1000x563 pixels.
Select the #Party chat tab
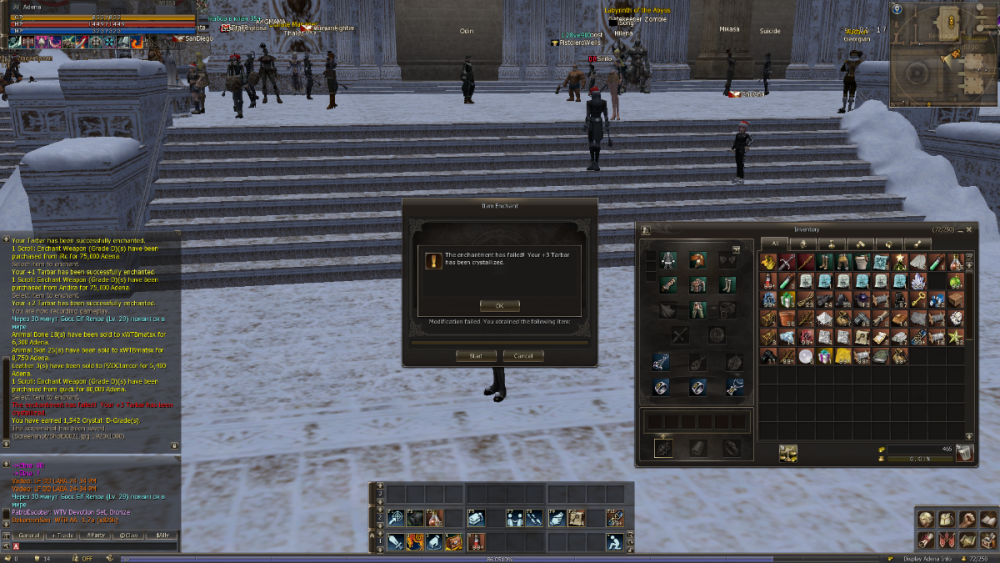point(95,536)
